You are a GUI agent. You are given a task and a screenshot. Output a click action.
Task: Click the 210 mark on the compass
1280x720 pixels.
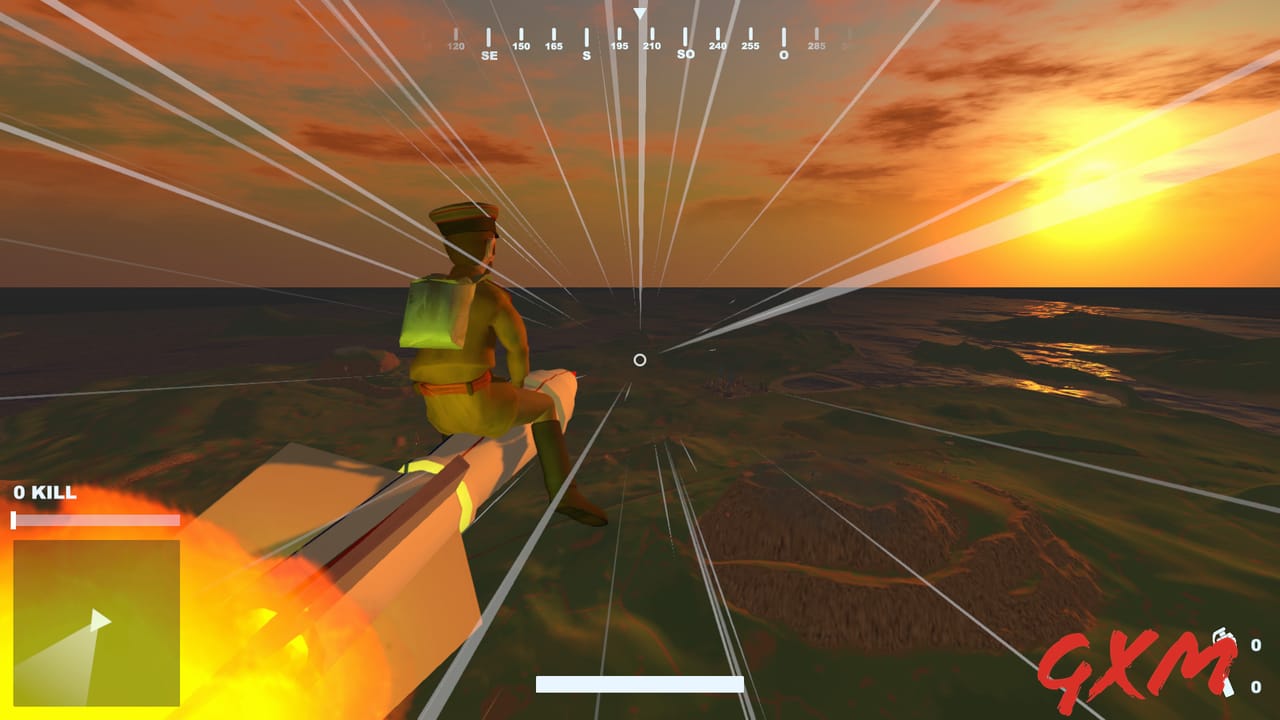coord(653,44)
